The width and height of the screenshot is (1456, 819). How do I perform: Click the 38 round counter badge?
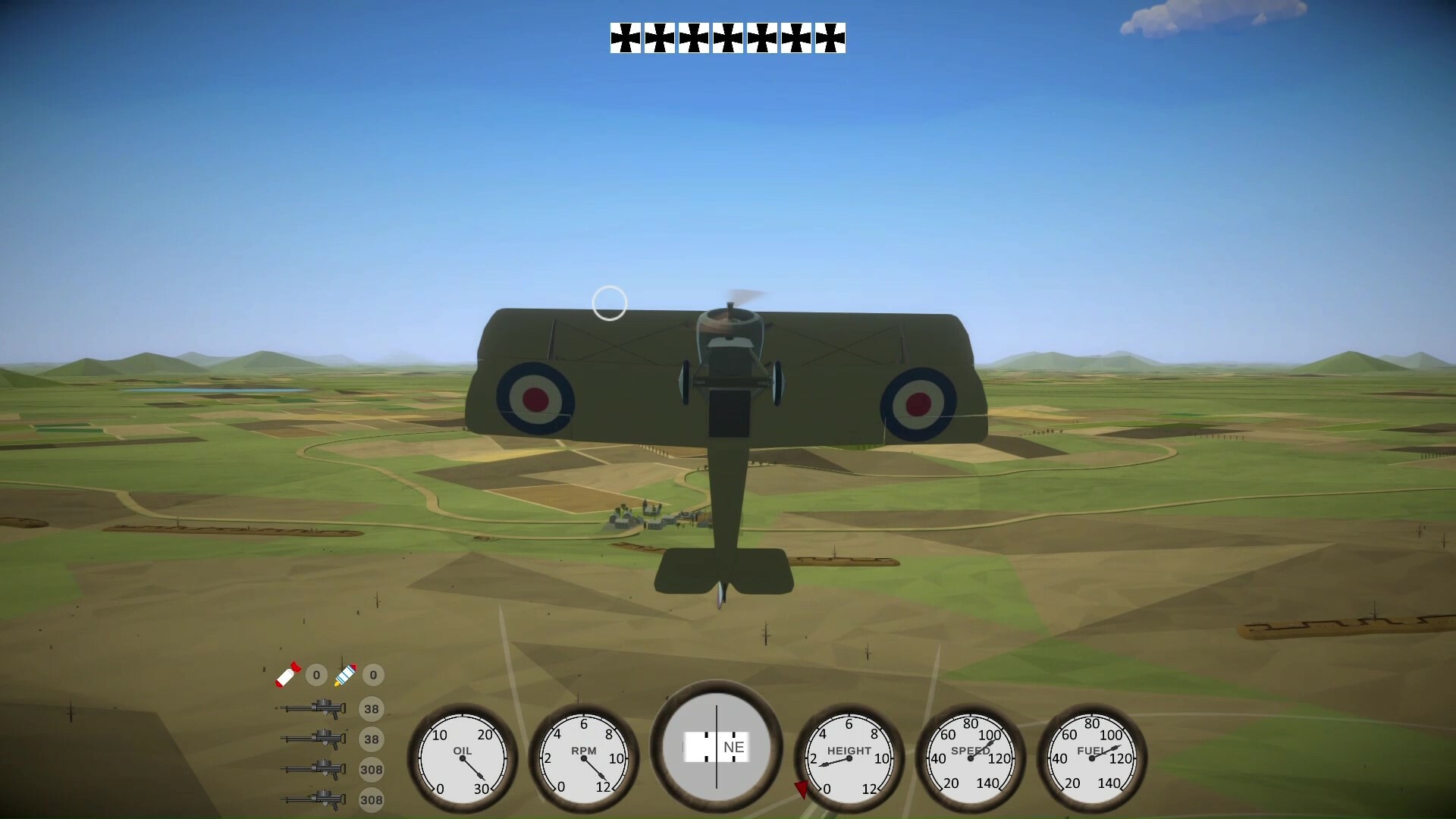pos(372,709)
